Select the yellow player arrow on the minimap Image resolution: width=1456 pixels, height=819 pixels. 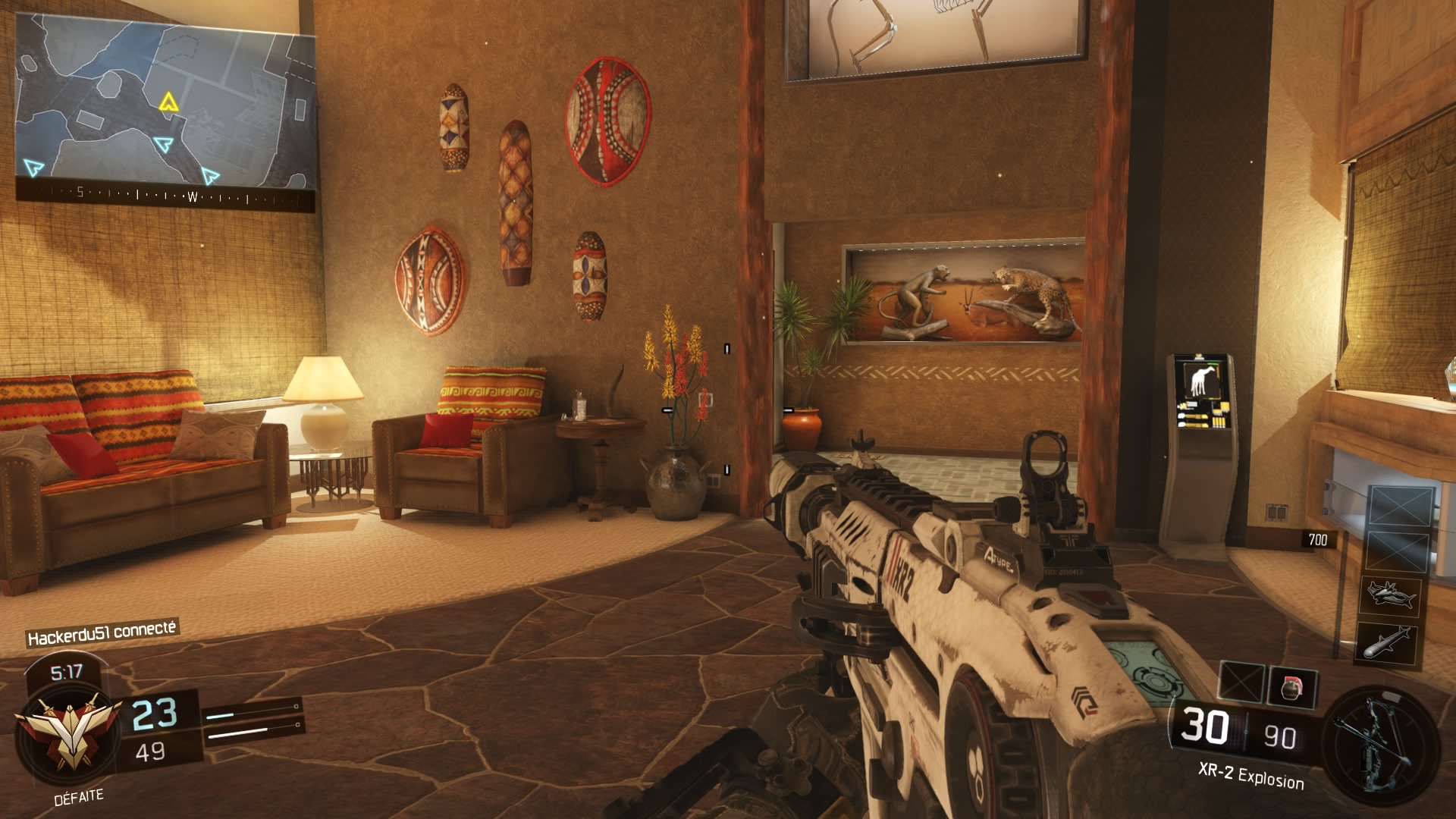coord(168,102)
